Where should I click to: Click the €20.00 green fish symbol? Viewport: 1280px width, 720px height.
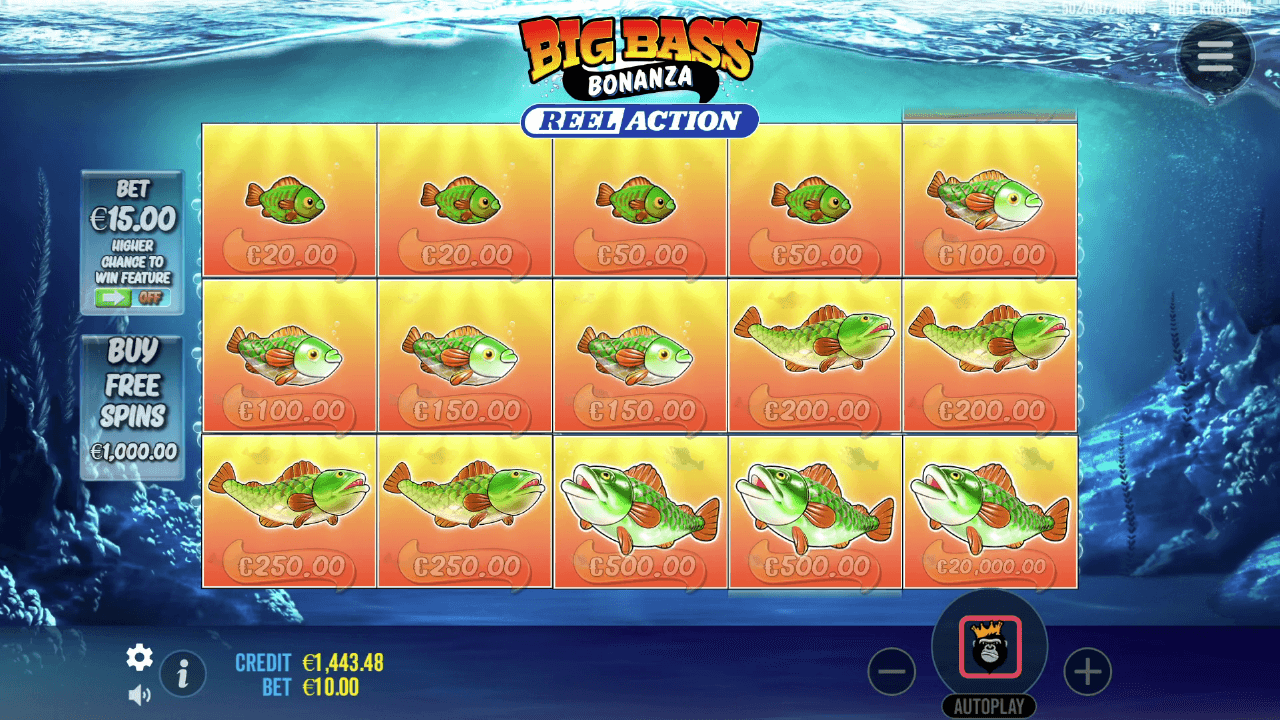[288, 200]
